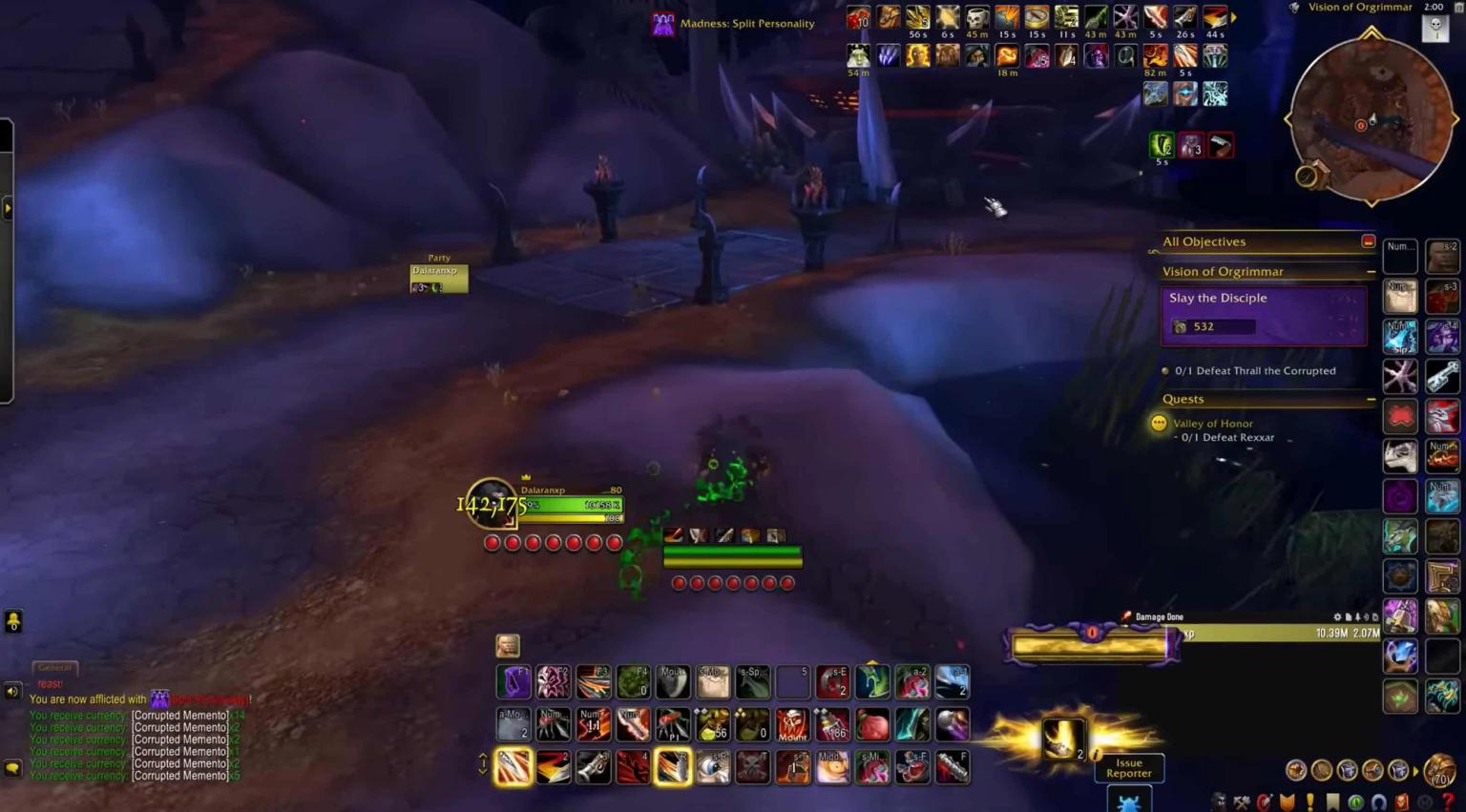Collapse the All Objectives tracker with red button

point(1369,241)
